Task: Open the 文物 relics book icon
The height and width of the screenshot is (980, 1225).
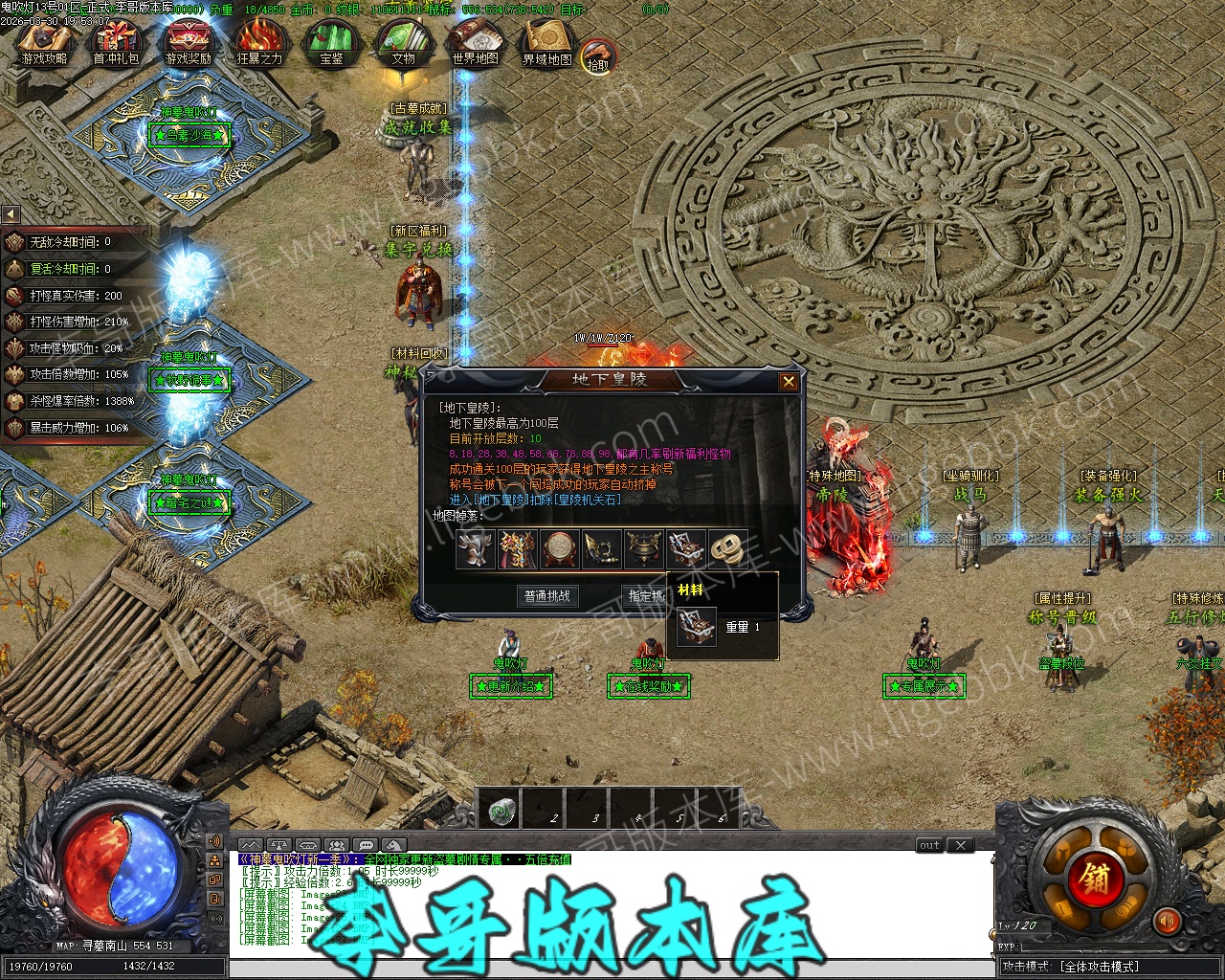Action: pos(403,44)
